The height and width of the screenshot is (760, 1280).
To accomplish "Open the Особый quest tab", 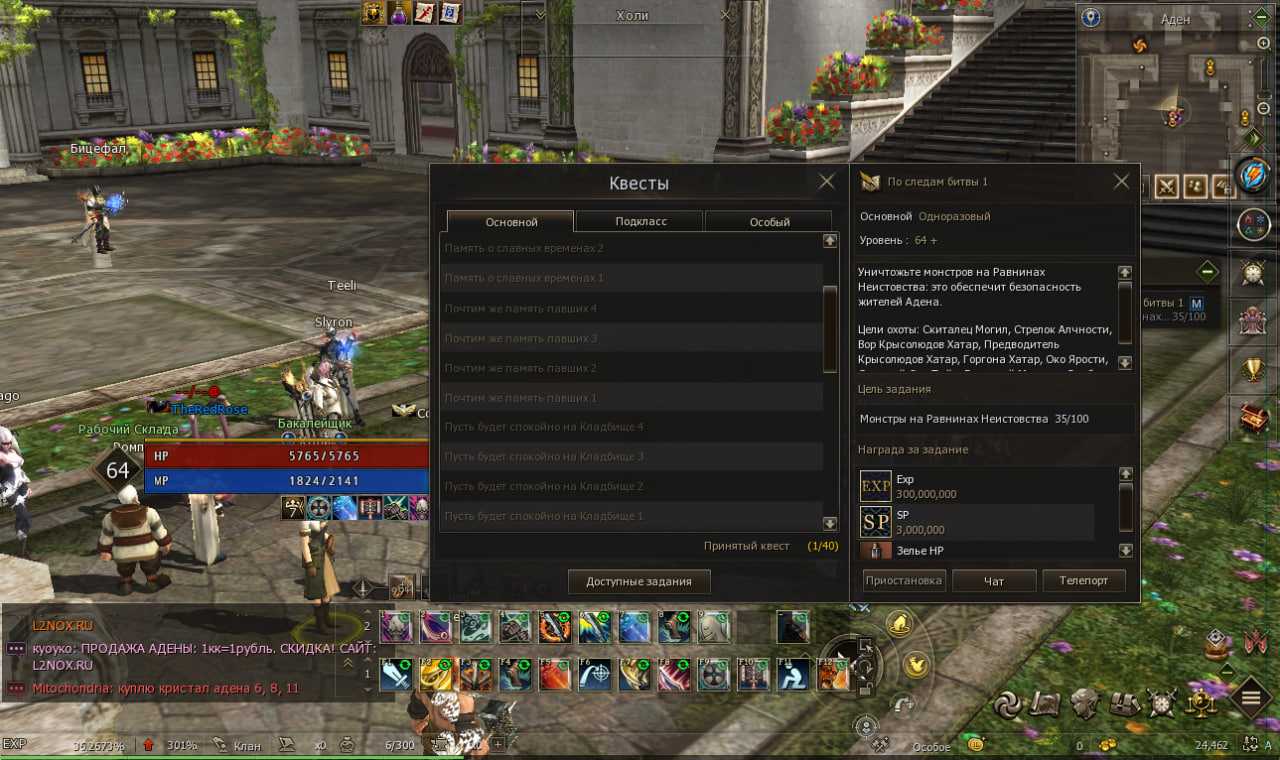I will point(769,221).
